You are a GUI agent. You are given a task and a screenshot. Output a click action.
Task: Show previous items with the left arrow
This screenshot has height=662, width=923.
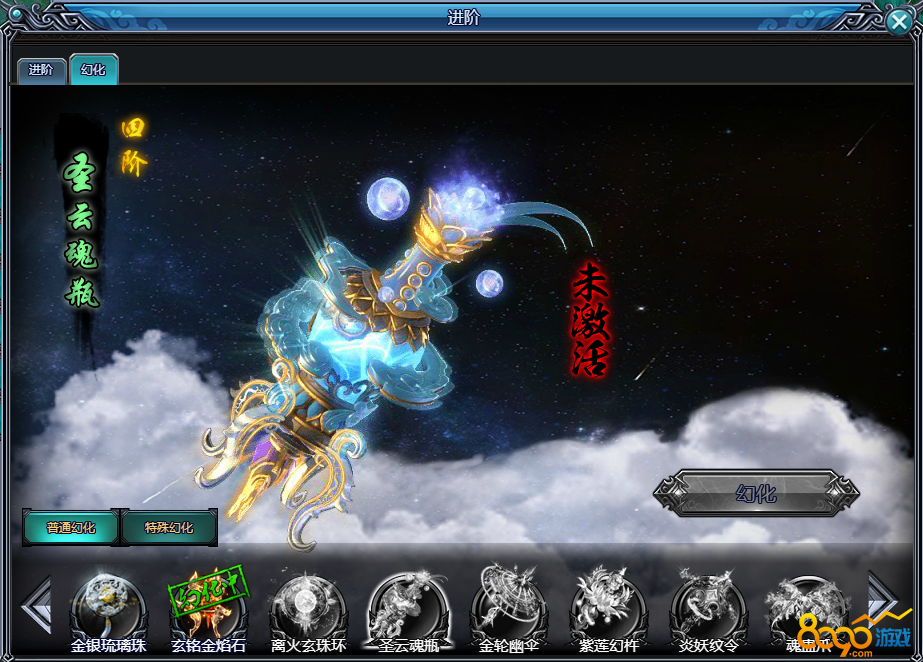(36, 604)
